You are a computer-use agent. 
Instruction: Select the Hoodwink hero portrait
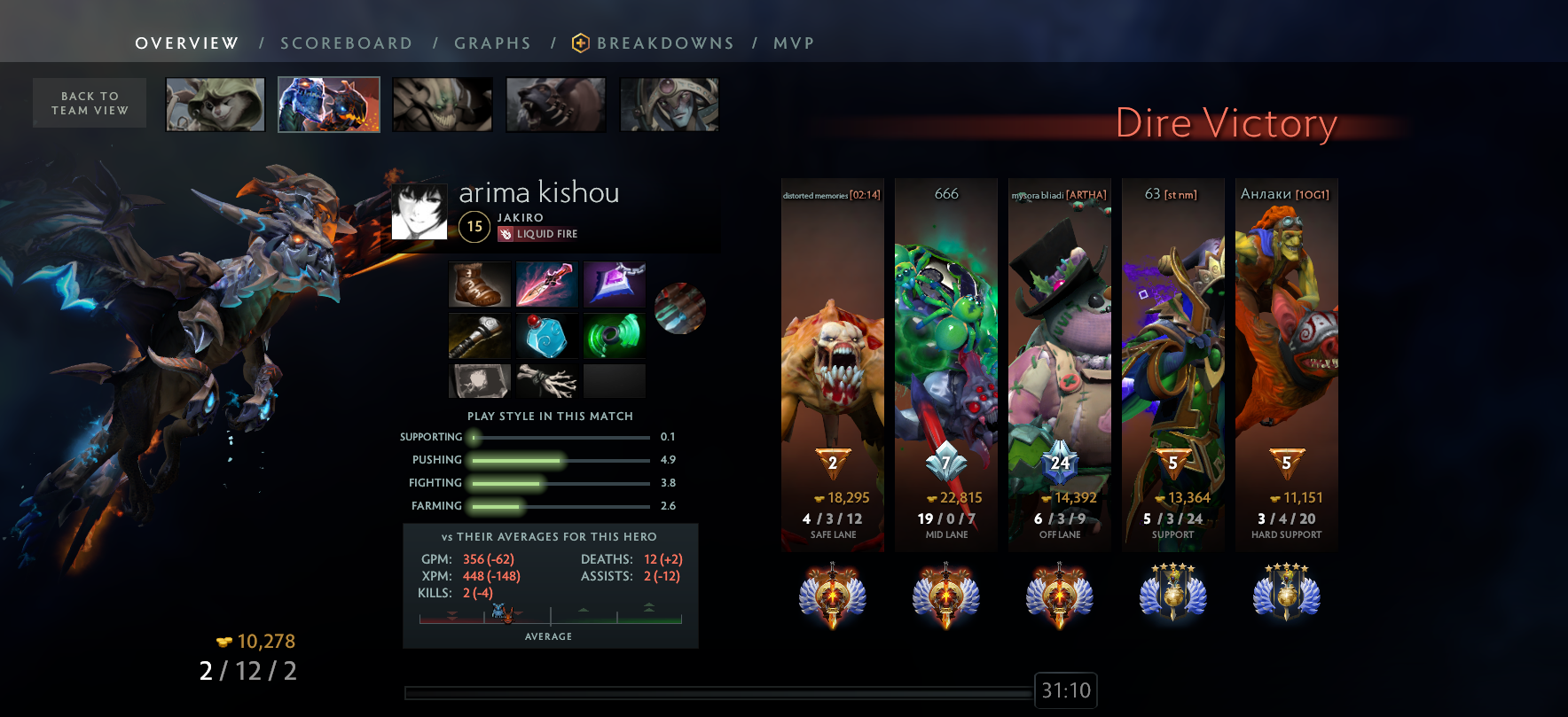tap(216, 105)
